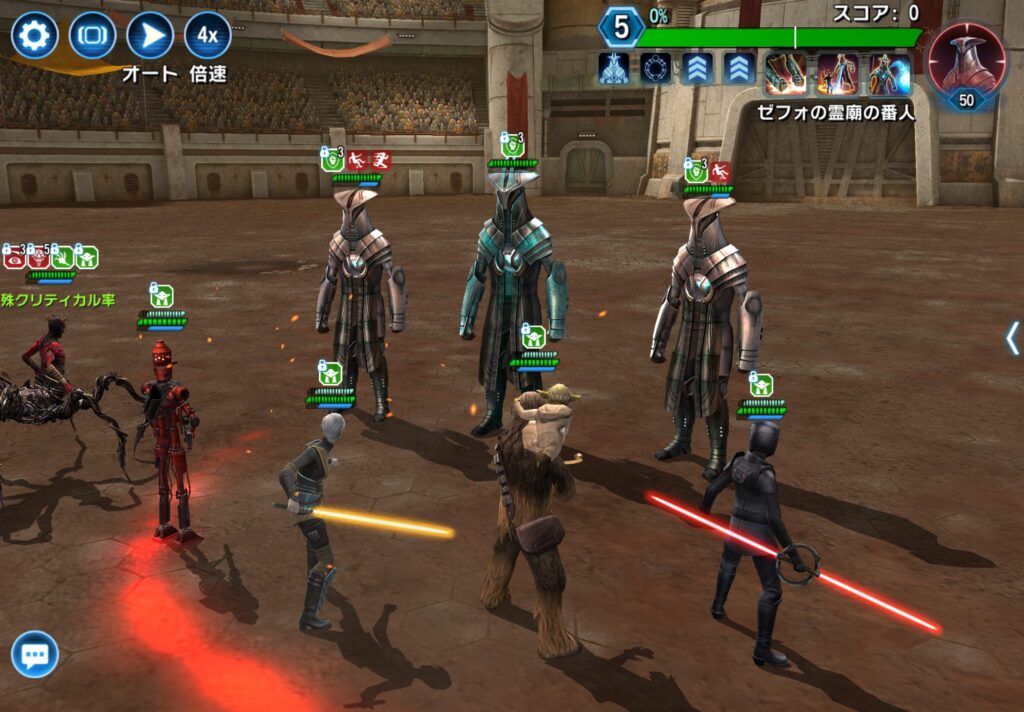Viewport: 1024px width, 712px height.
Task: Open the chat speech bubble
Action: [35, 655]
